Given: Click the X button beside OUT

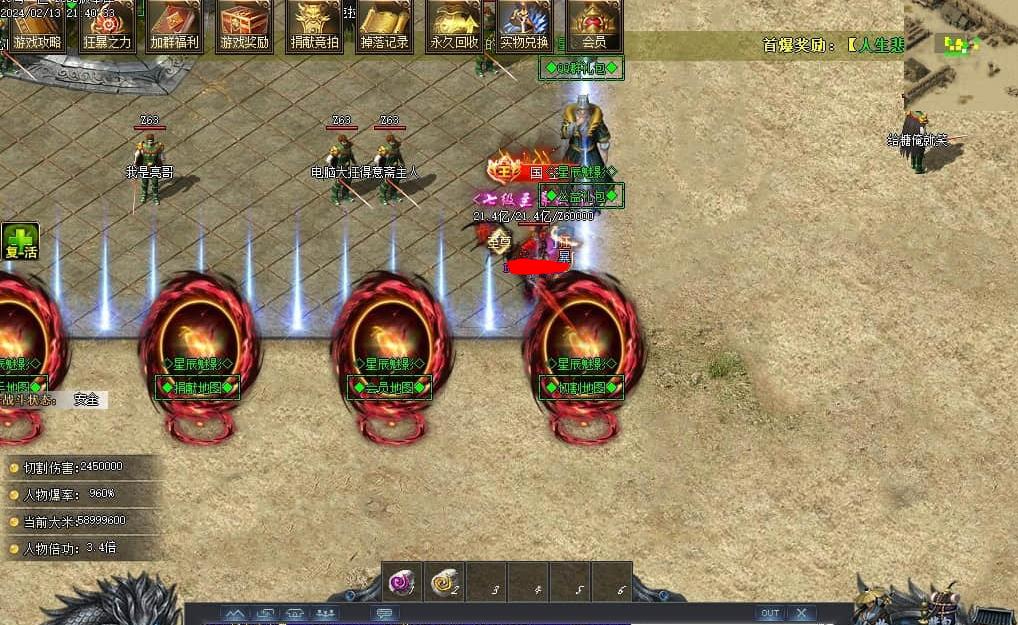Looking at the screenshot, I should (x=801, y=613).
